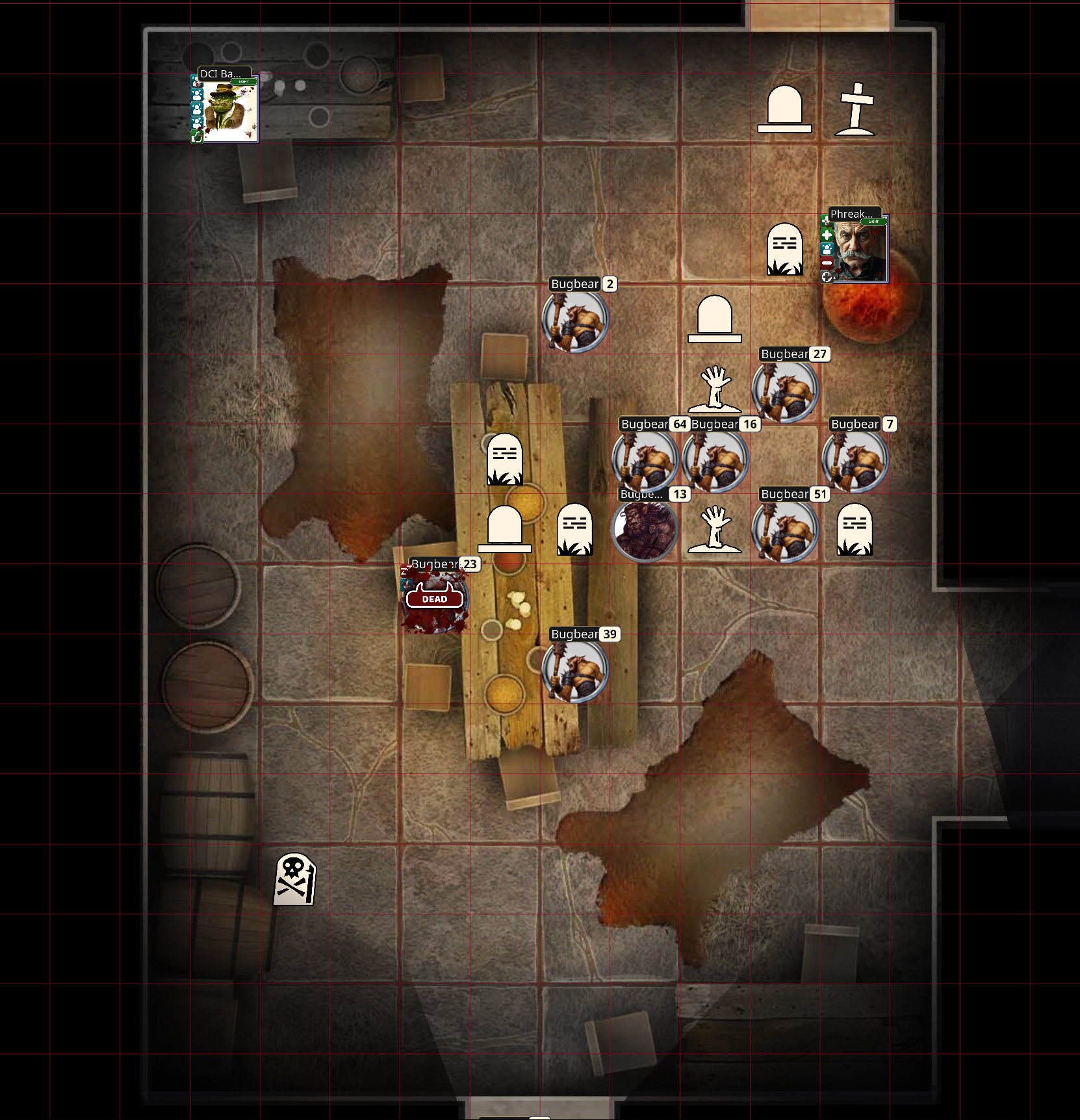This screenshot has width=1080, height=1120.
Task: Click a blue figure marker icon beside the DCI Ba token
Action: tap(196, 96)
